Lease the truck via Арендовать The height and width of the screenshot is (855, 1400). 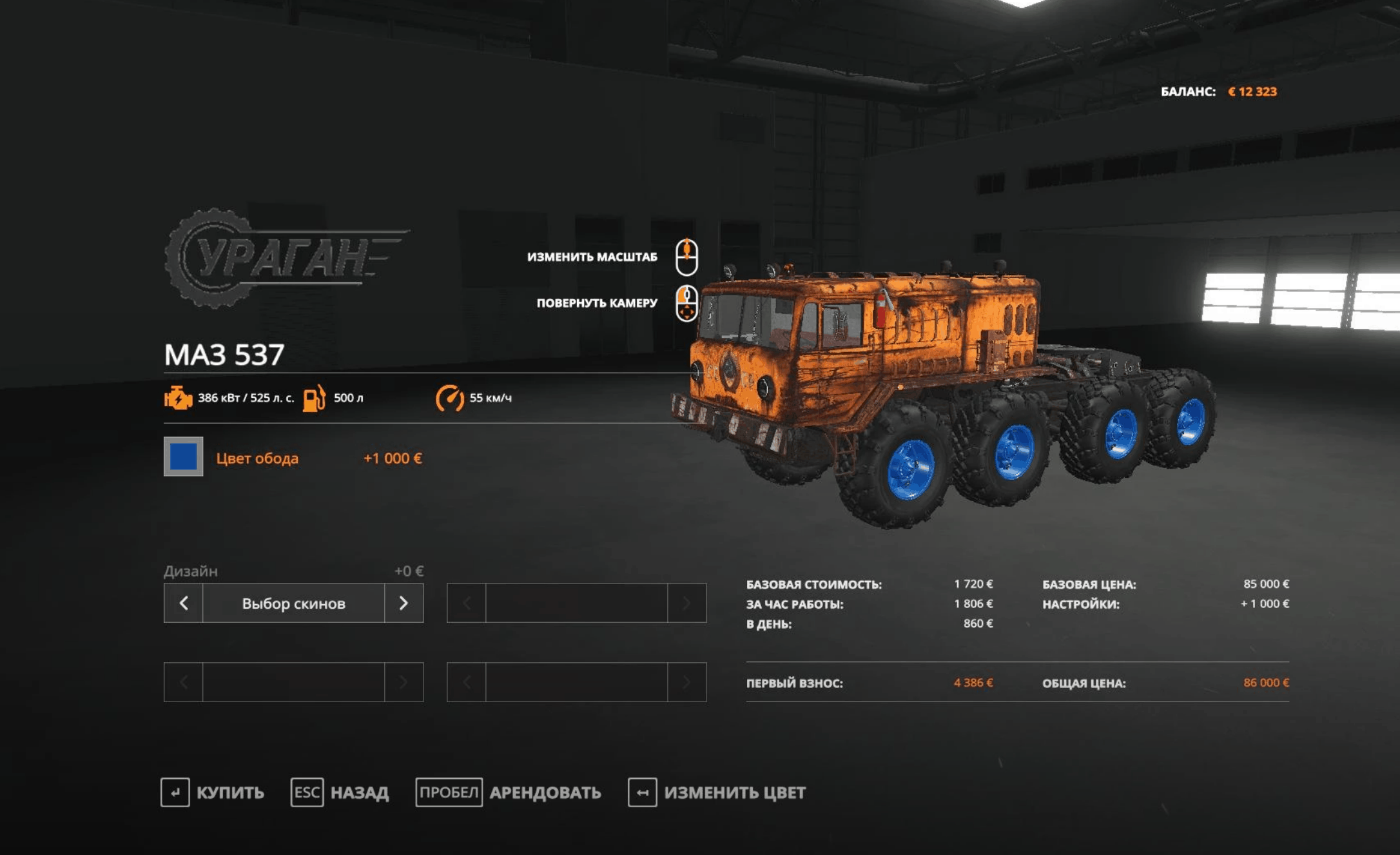pos(509,792)
